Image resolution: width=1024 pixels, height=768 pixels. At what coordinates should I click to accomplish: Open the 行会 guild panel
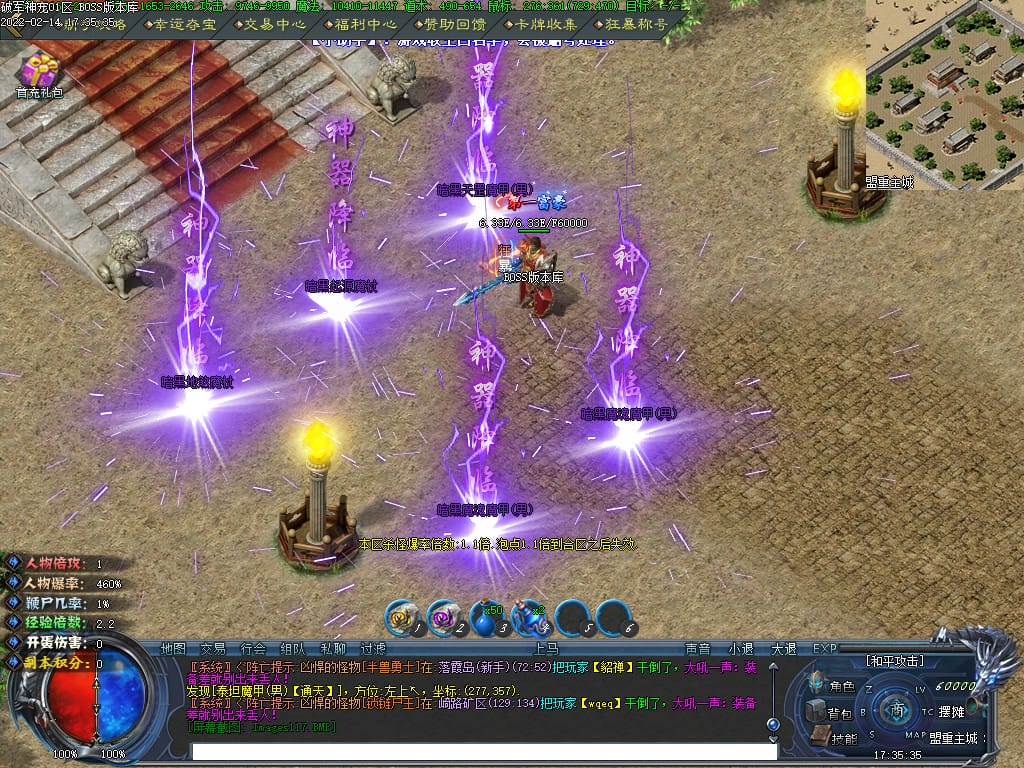tap(253, 649)
